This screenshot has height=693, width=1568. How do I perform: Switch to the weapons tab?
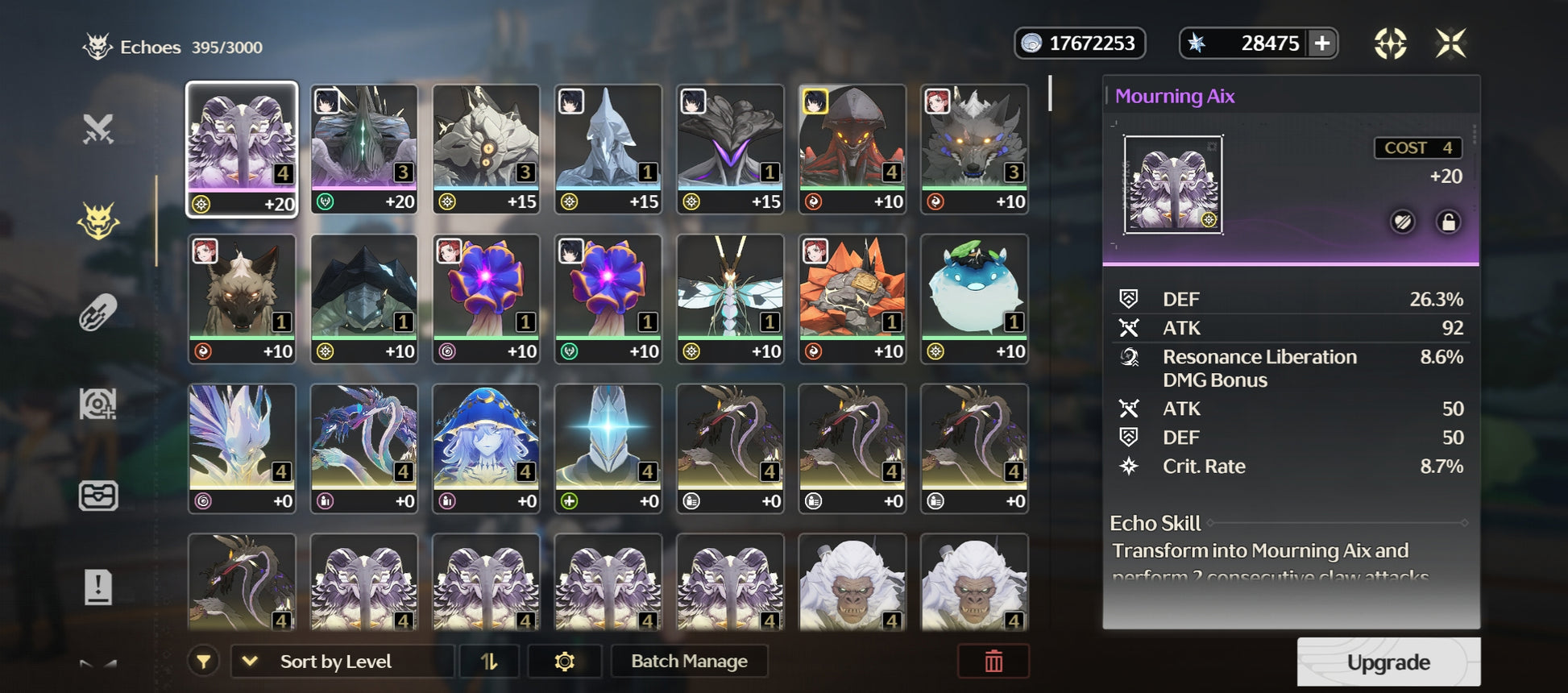point(98,129)
